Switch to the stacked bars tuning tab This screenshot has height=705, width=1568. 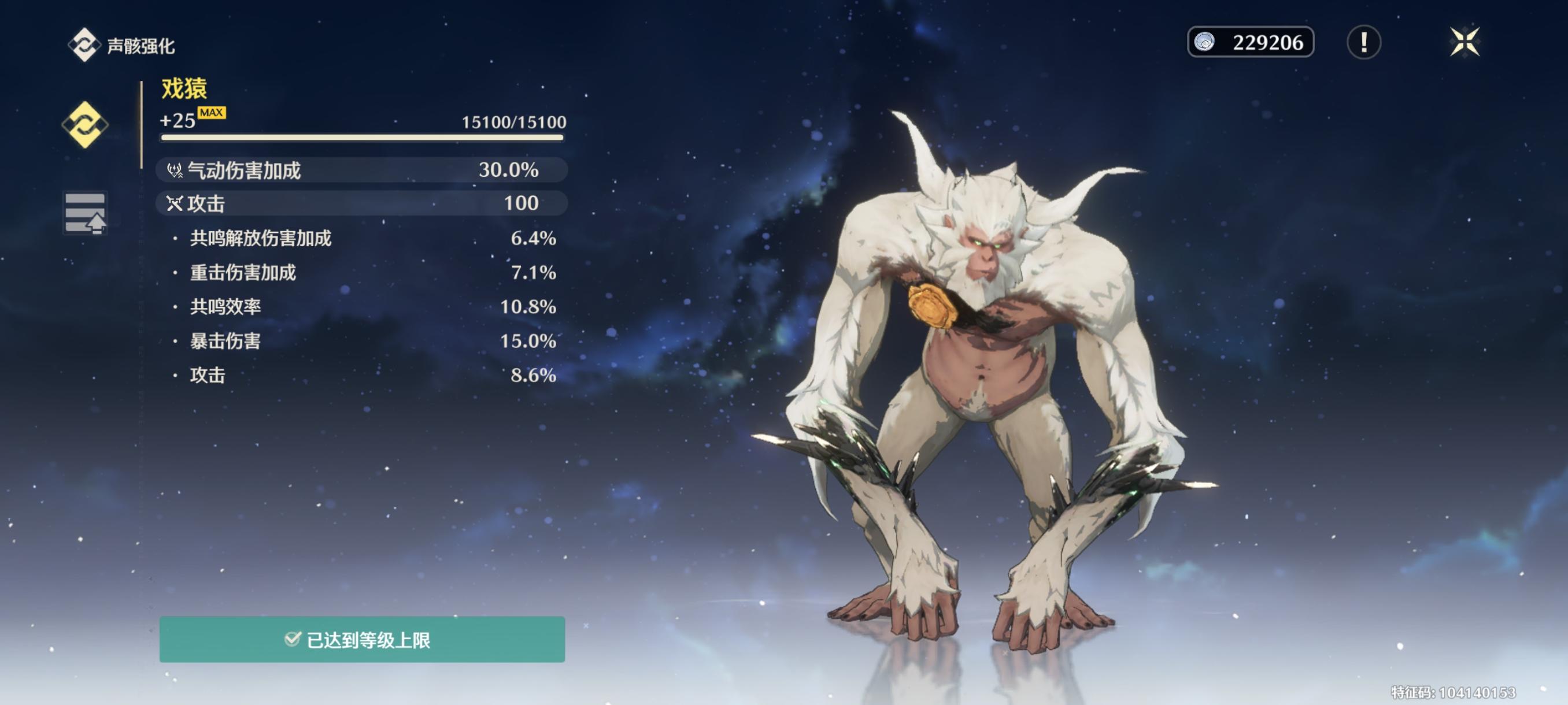click(84, 213)
